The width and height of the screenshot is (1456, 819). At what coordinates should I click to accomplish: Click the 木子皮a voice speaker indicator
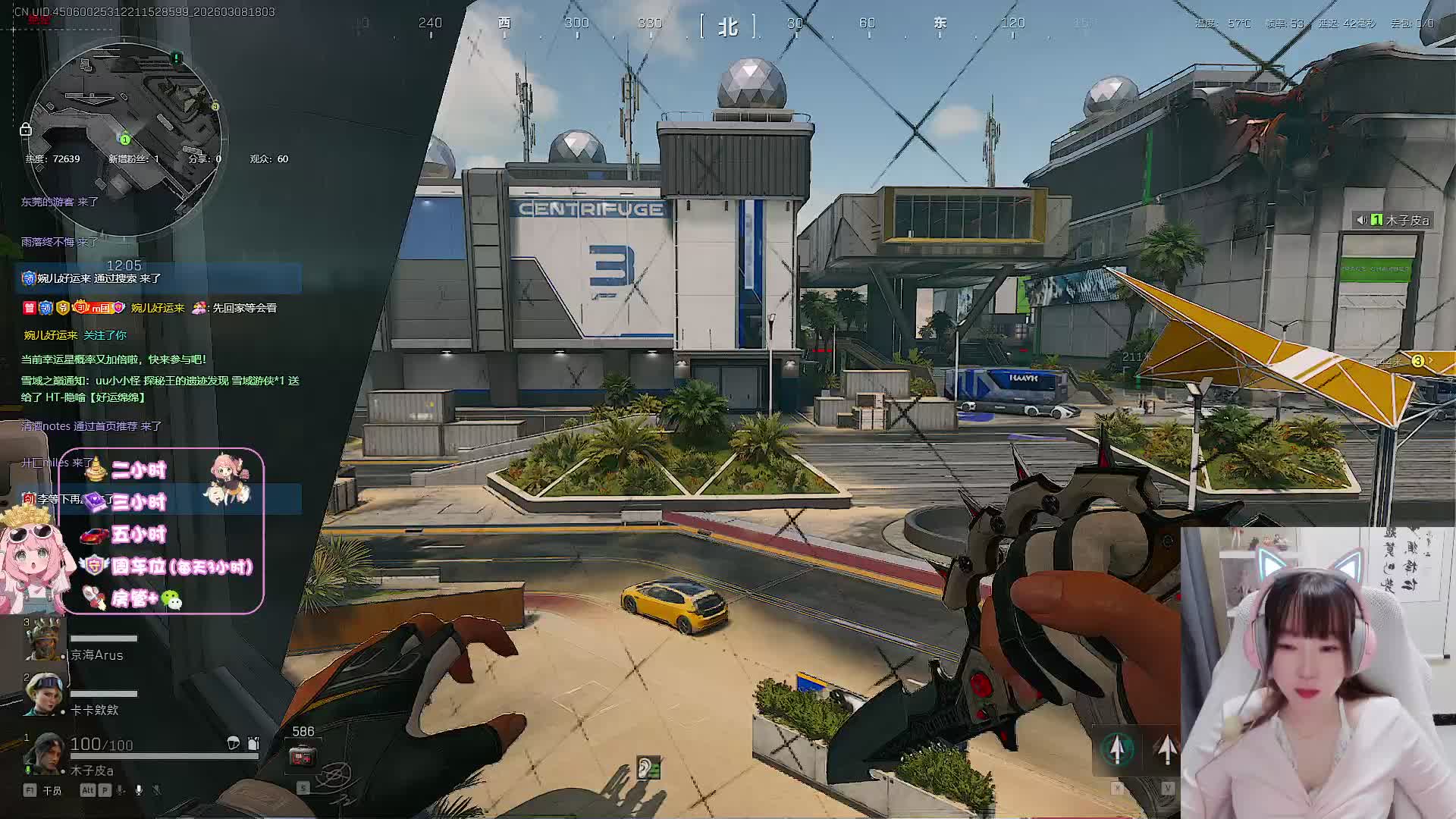(x=1363, y=220)
